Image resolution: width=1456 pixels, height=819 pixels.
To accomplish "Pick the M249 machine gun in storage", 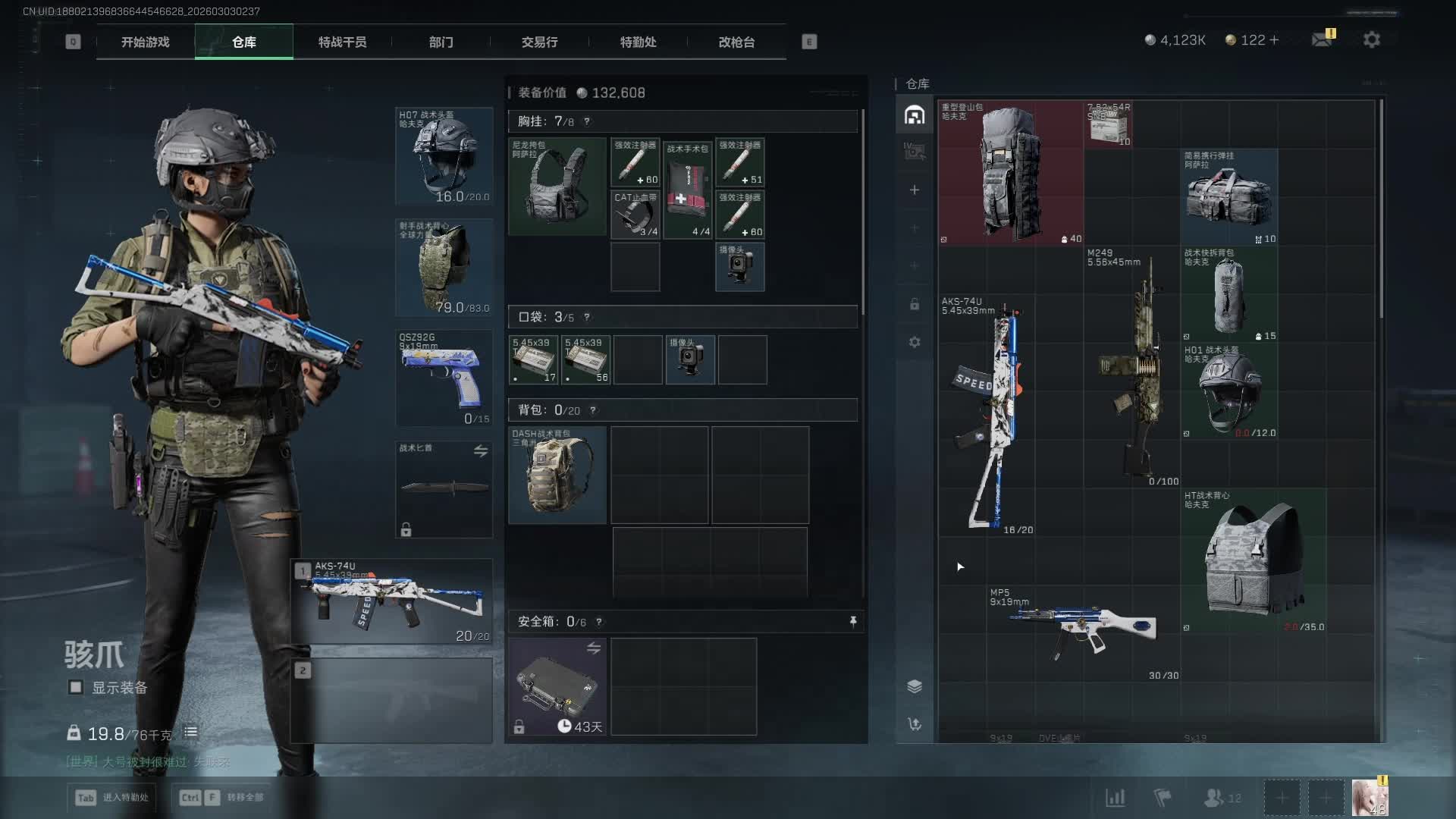I will 1132,368.
